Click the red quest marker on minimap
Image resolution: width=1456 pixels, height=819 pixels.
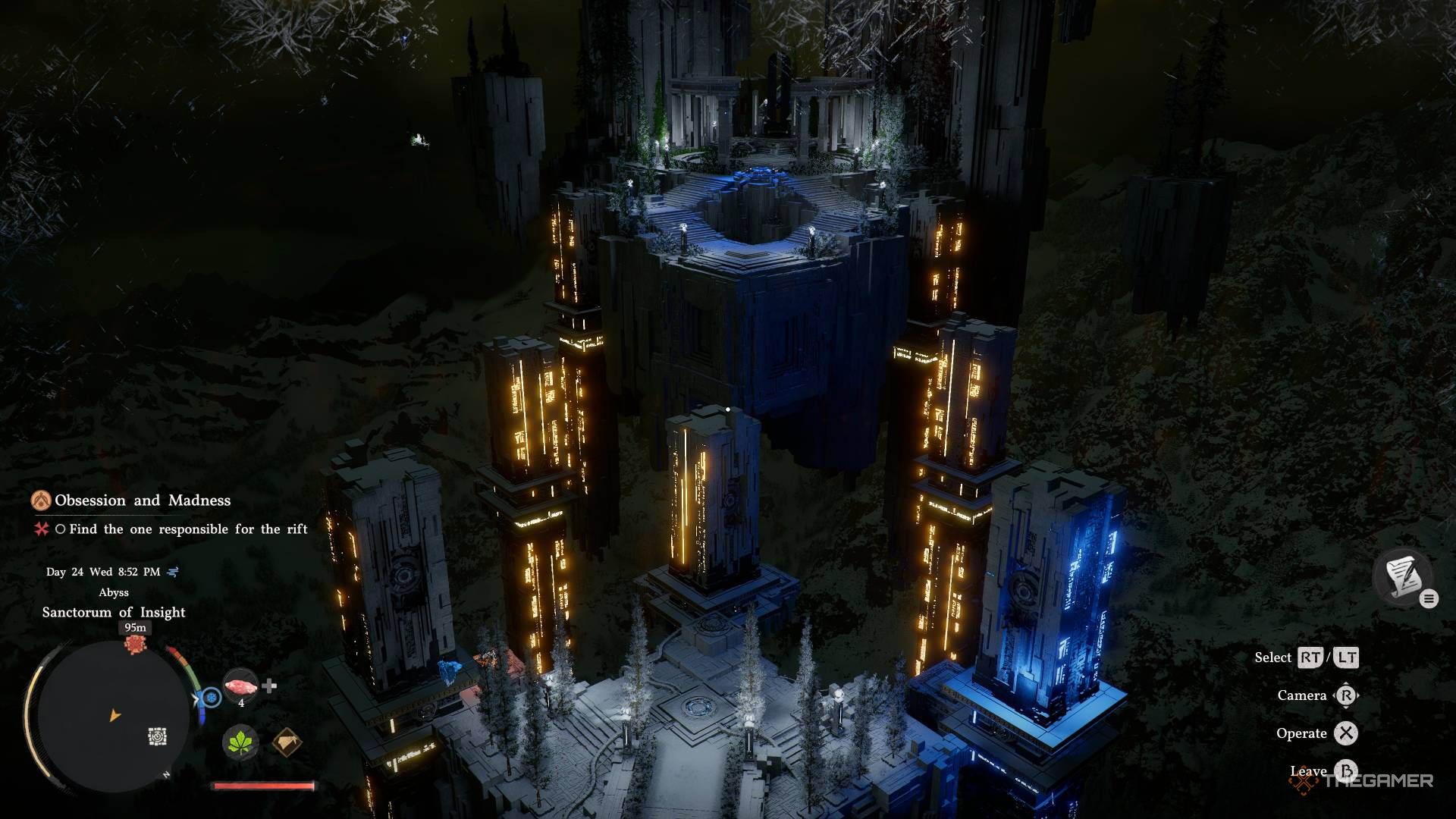pyautogui.click(x=135, y=644)
